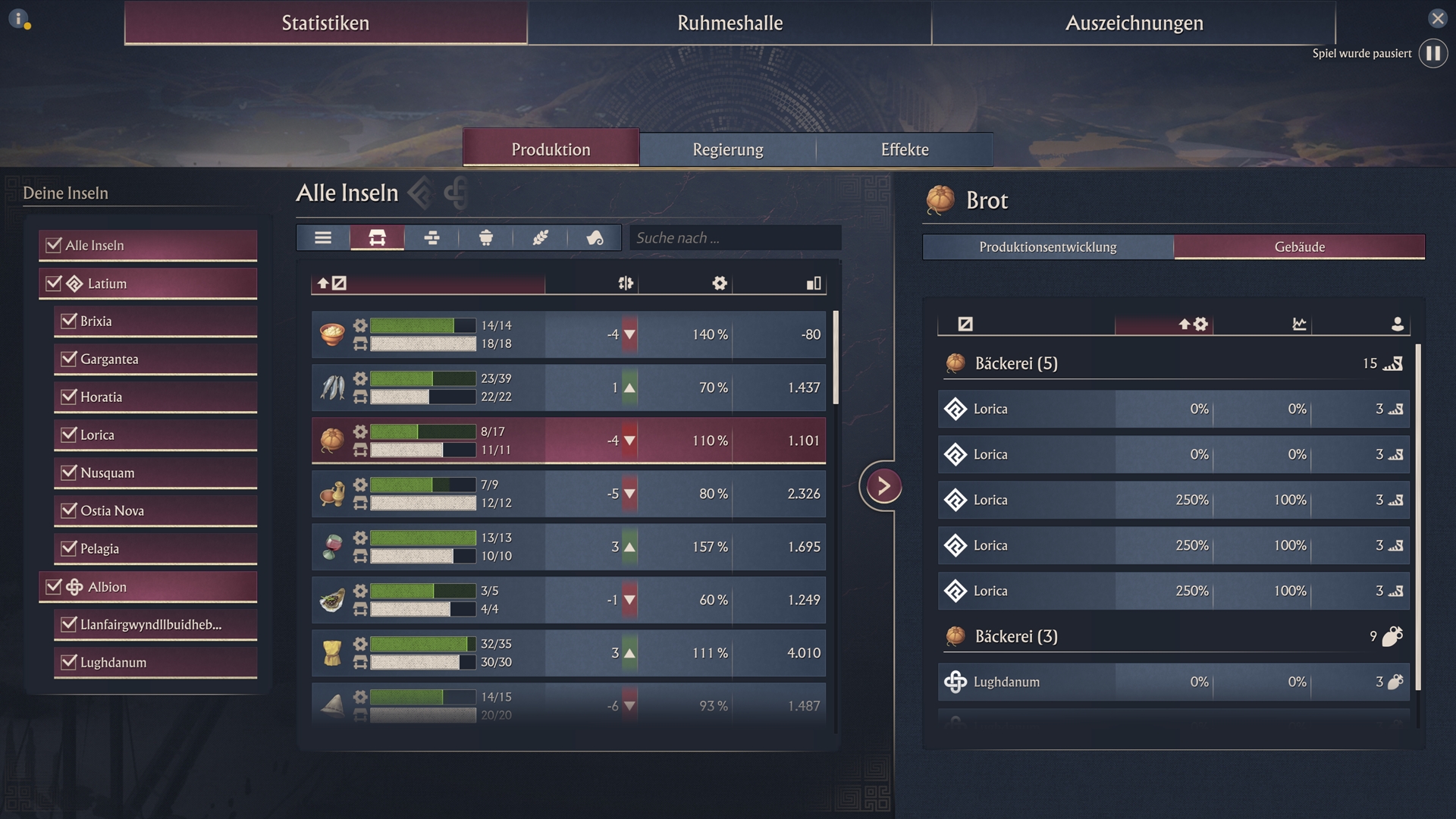Image resolution: width=1456 pixels, height=819 pixels.
Task: Toggle the game pause button
Action: pos(1432,54)
